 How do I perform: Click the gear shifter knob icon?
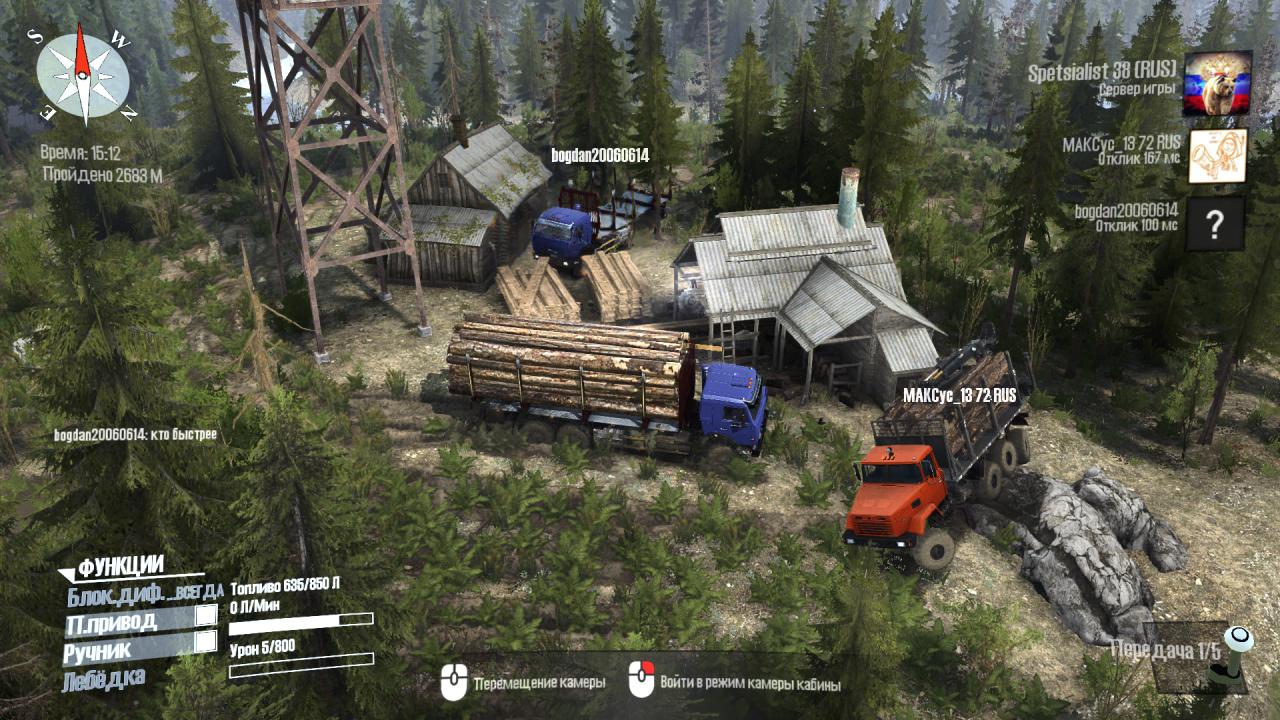[1238, 641]
